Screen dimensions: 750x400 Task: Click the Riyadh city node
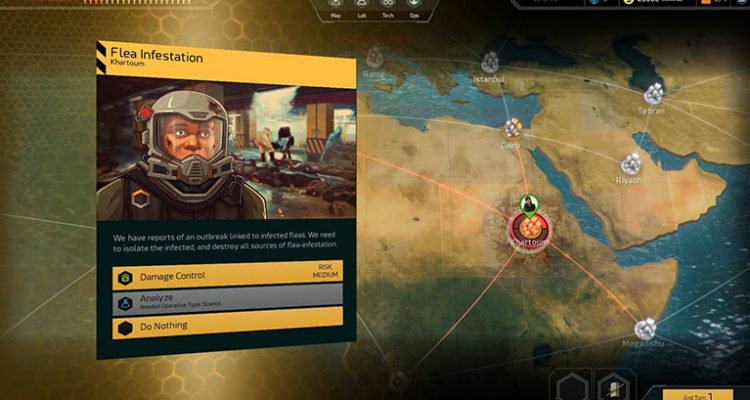631,163
